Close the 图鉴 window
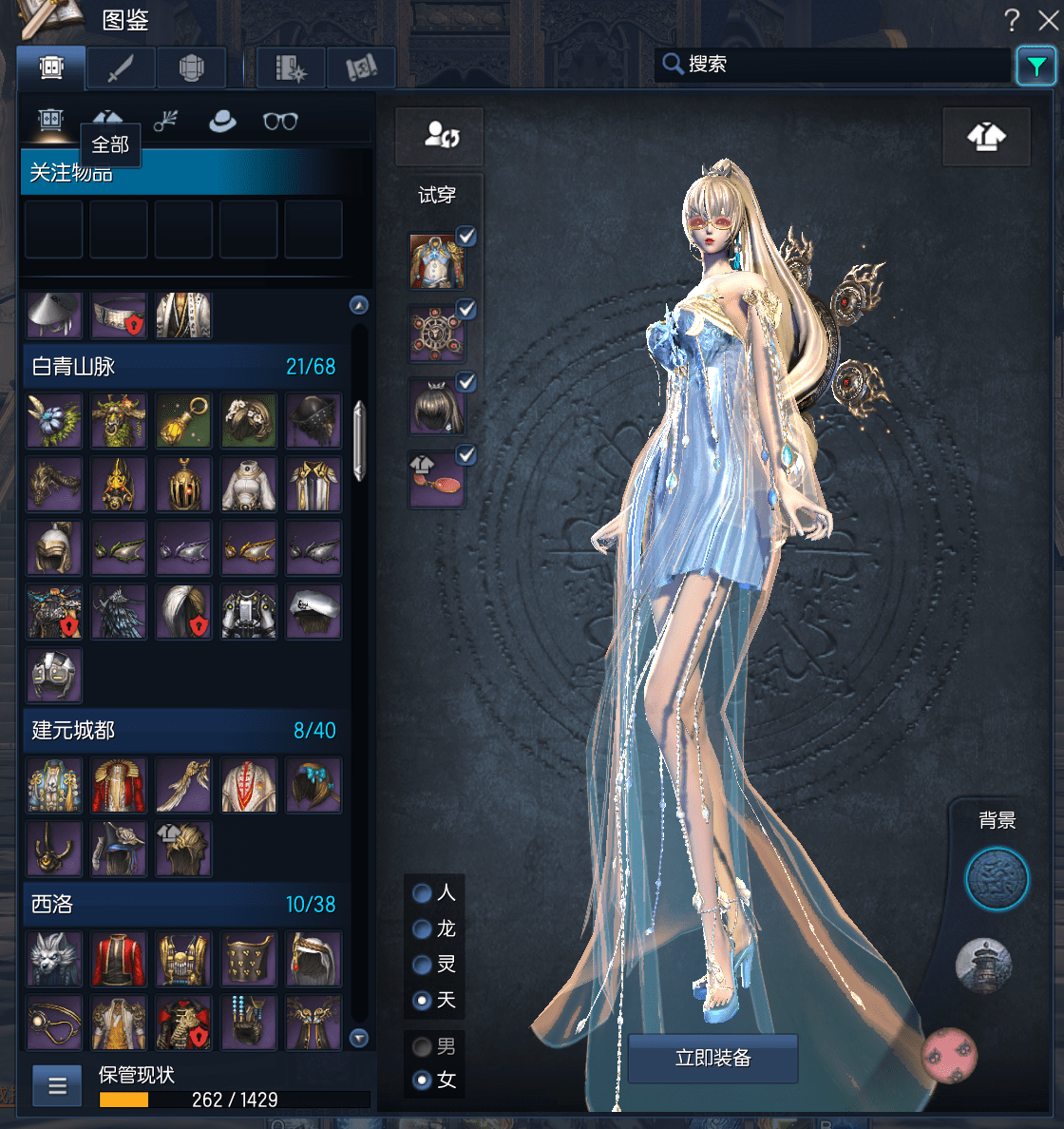 [x=1048, y=20]
